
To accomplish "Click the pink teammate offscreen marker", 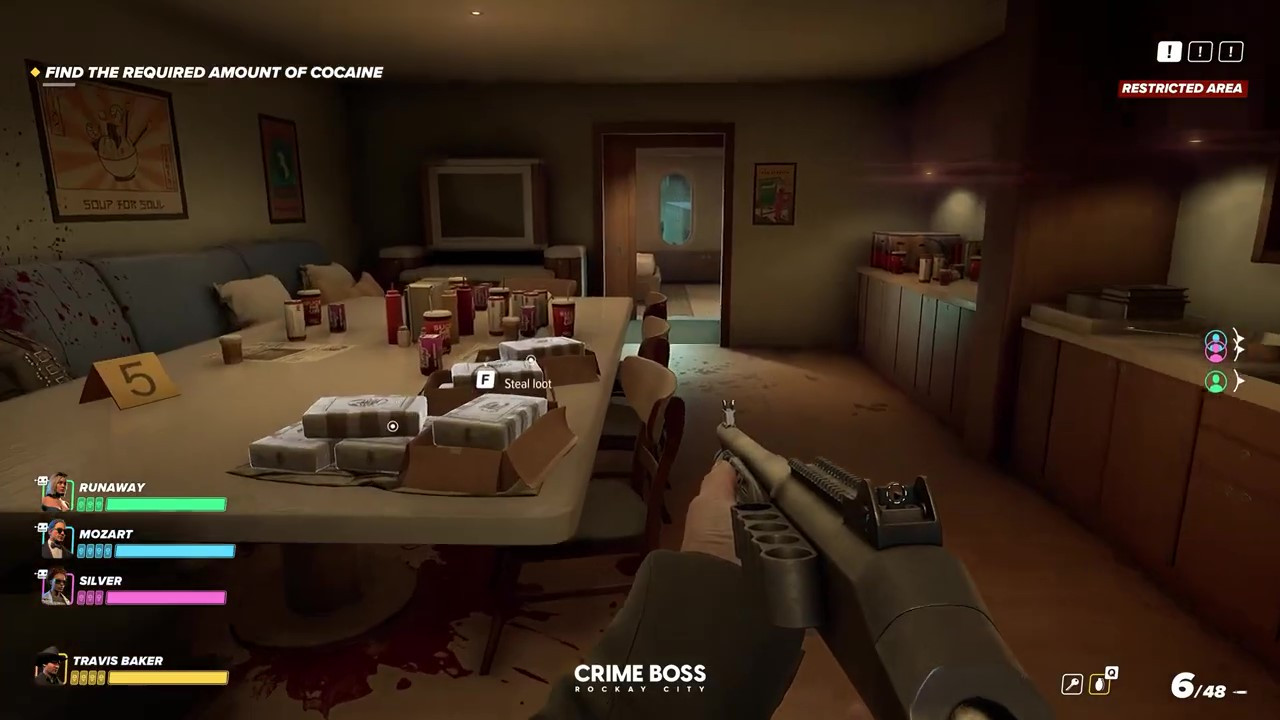I will point(1216,346).
